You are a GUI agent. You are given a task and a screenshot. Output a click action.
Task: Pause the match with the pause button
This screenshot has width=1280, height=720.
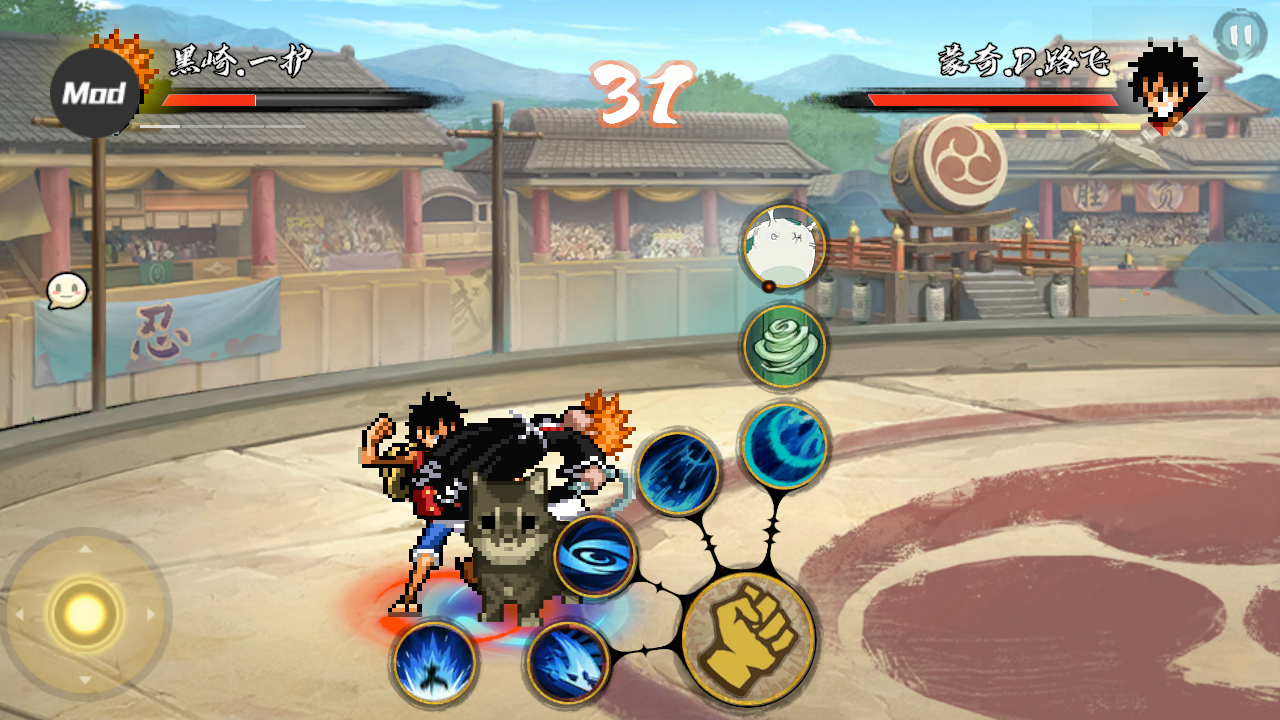coord(1240,35)
